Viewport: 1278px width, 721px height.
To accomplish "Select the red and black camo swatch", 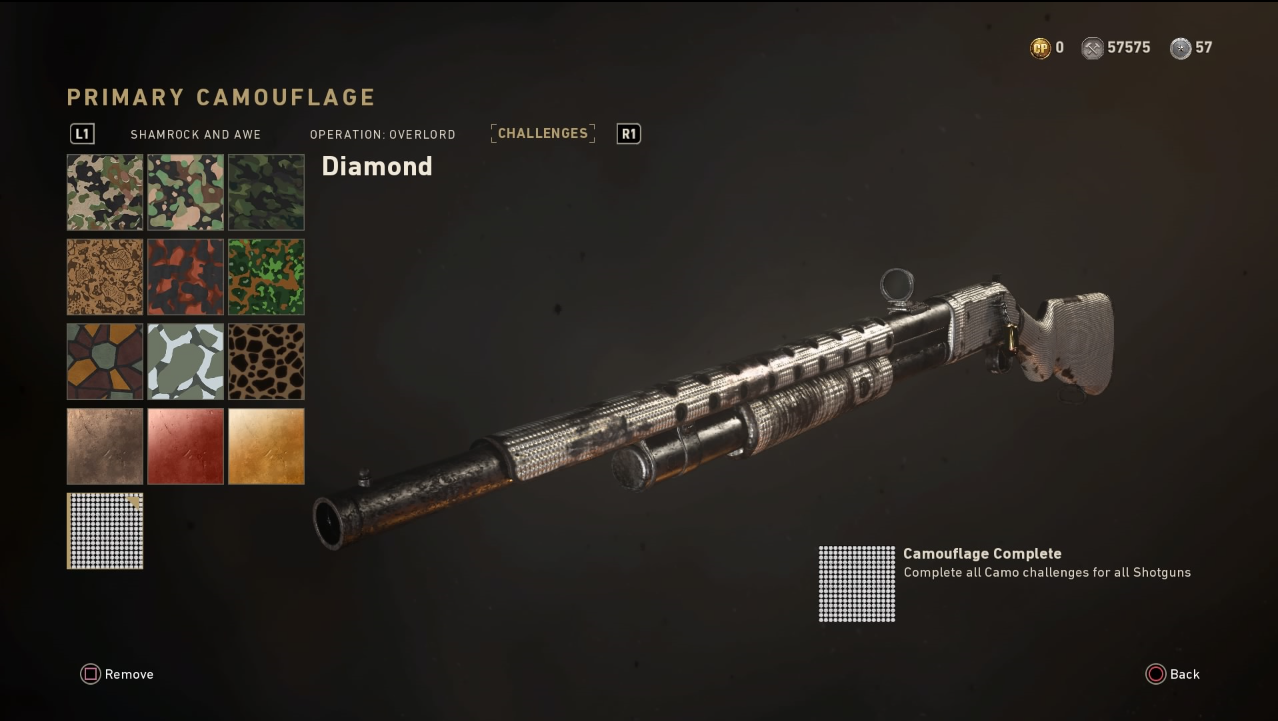I will 186,277.
